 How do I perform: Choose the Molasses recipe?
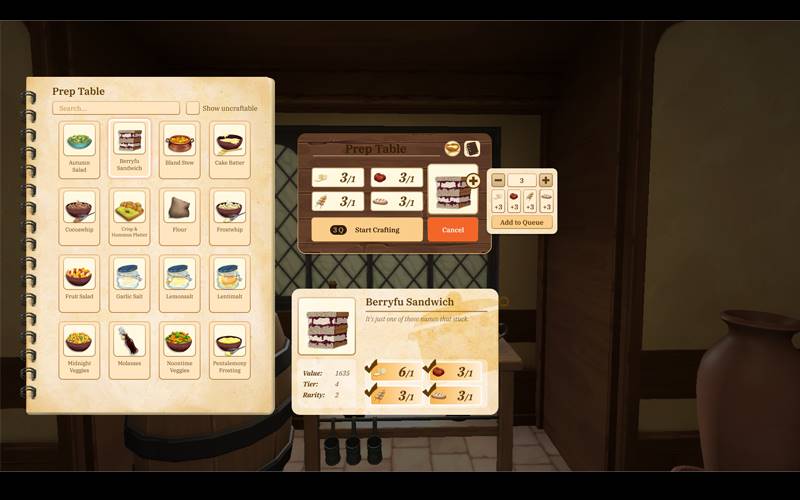click(x=129, y=349)
